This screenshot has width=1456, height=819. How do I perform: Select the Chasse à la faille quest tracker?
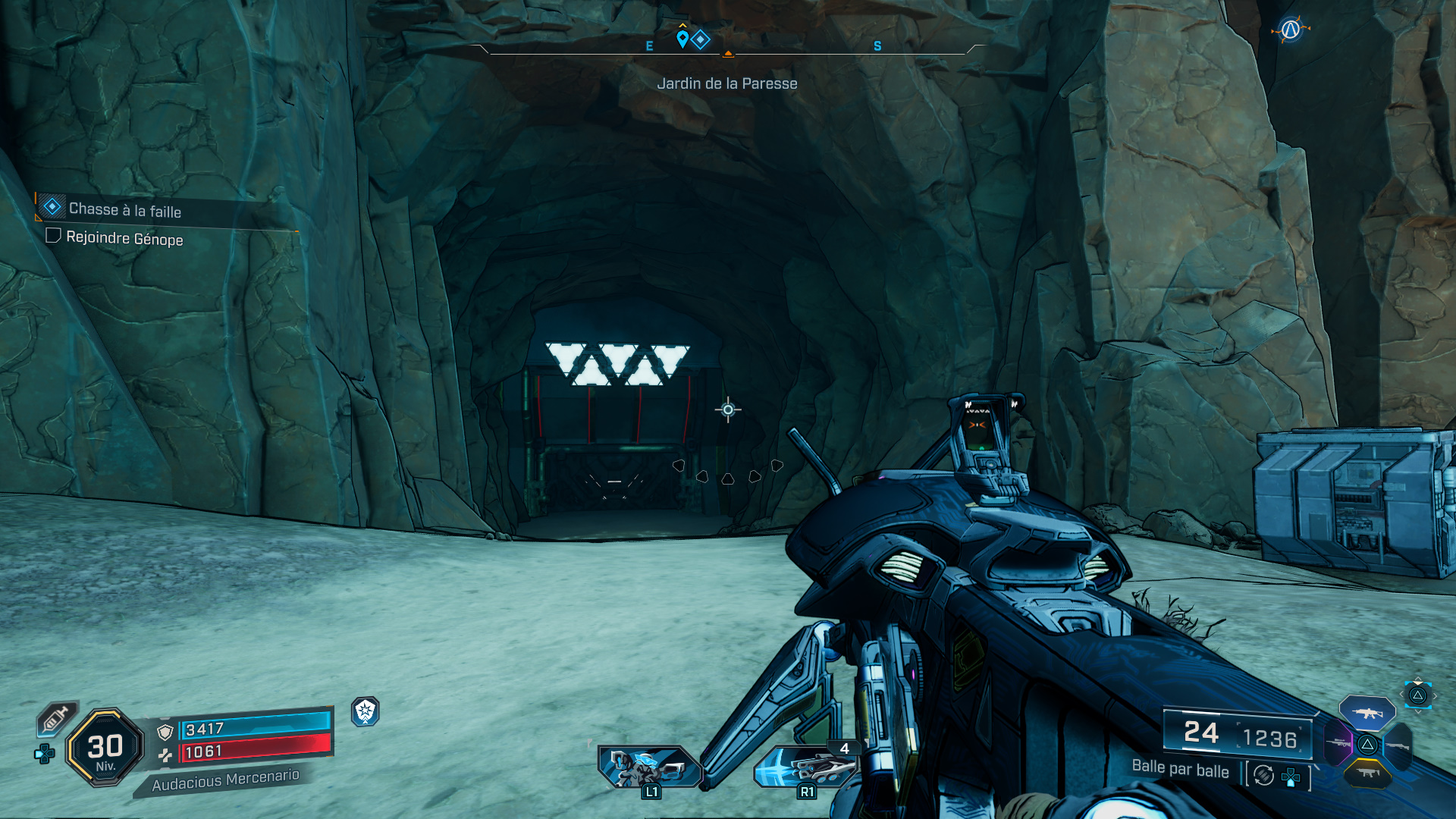click(124, 209)
